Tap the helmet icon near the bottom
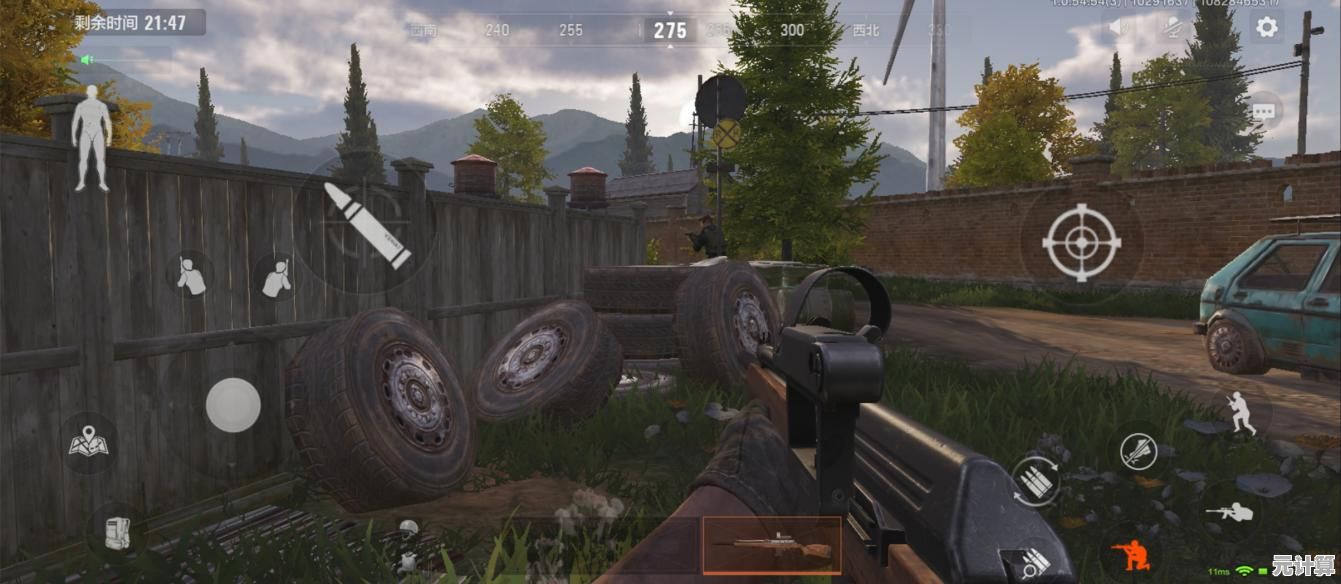The height and width of the screenshot is (584, 1341). (408, 528)
